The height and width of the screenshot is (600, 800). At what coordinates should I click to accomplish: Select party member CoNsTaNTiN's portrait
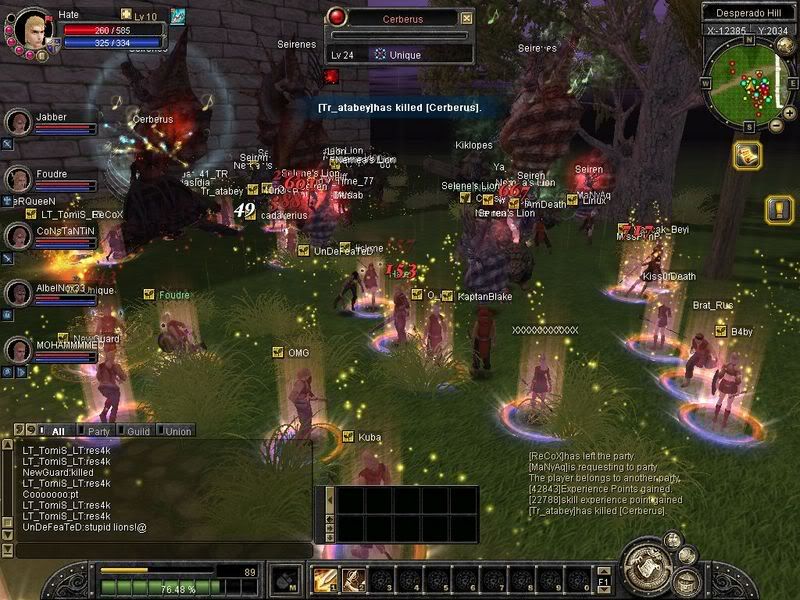18,236
